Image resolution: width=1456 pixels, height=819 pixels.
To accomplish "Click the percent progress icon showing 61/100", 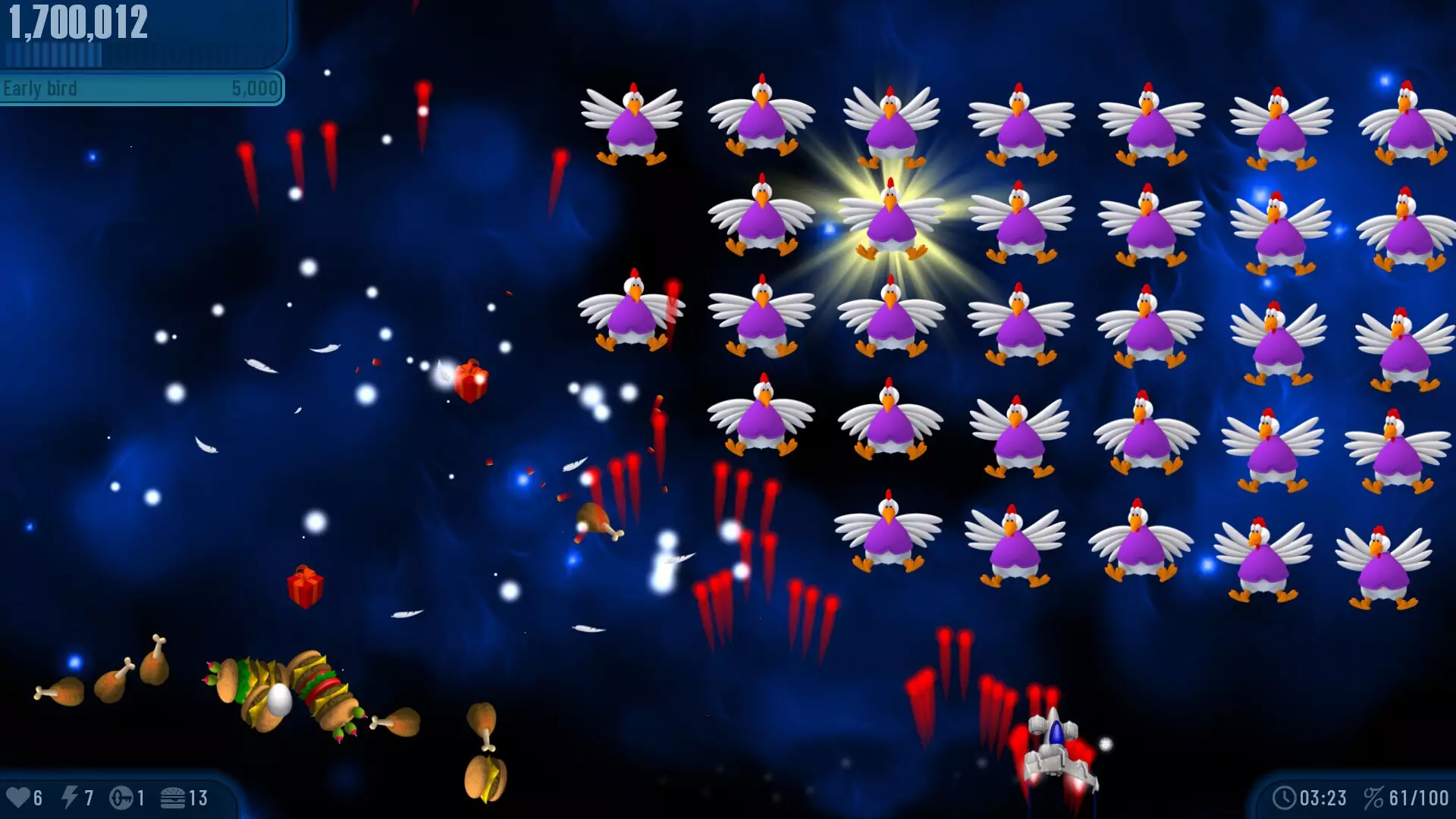I will (x=1376, y=797).
